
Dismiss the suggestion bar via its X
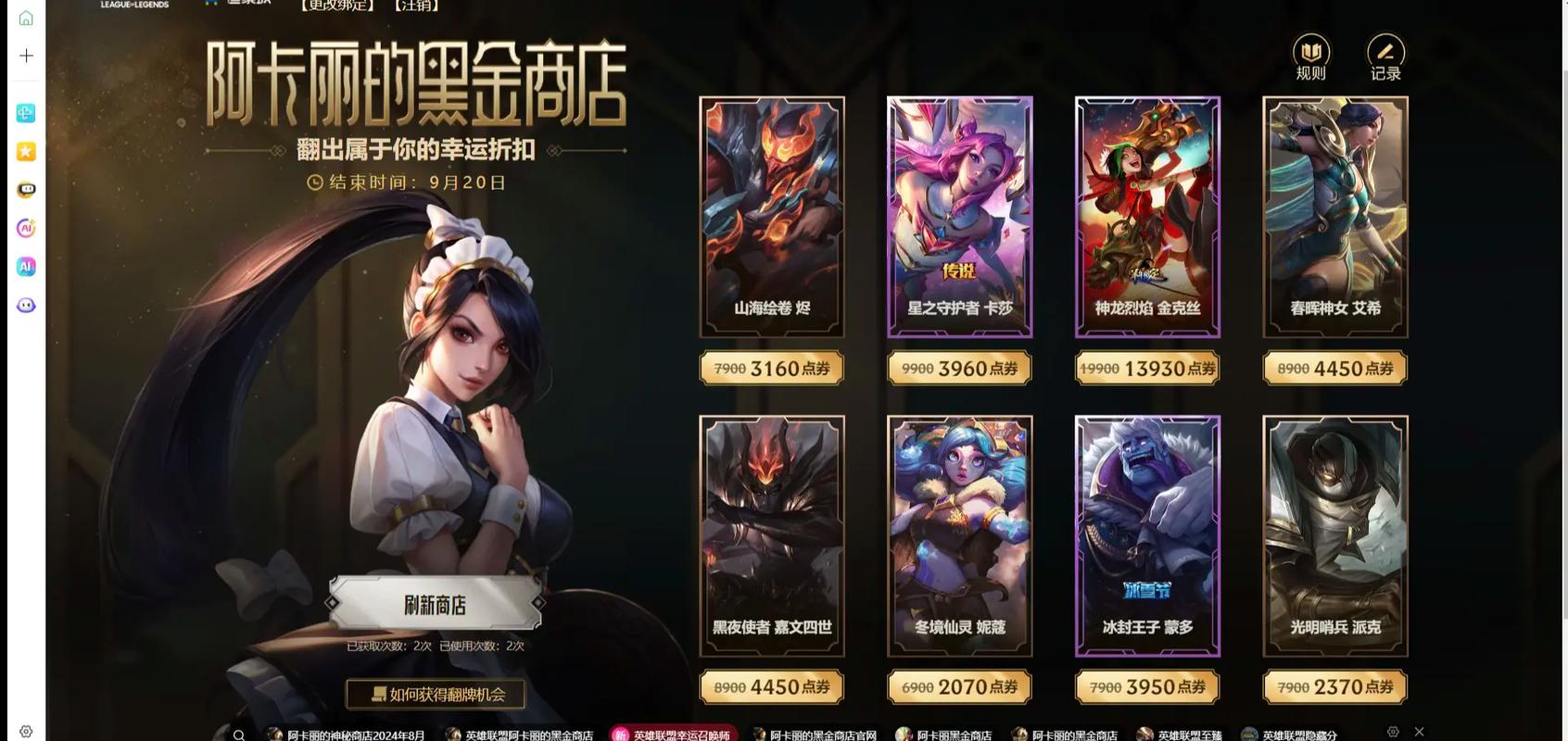click(1419, 732)
